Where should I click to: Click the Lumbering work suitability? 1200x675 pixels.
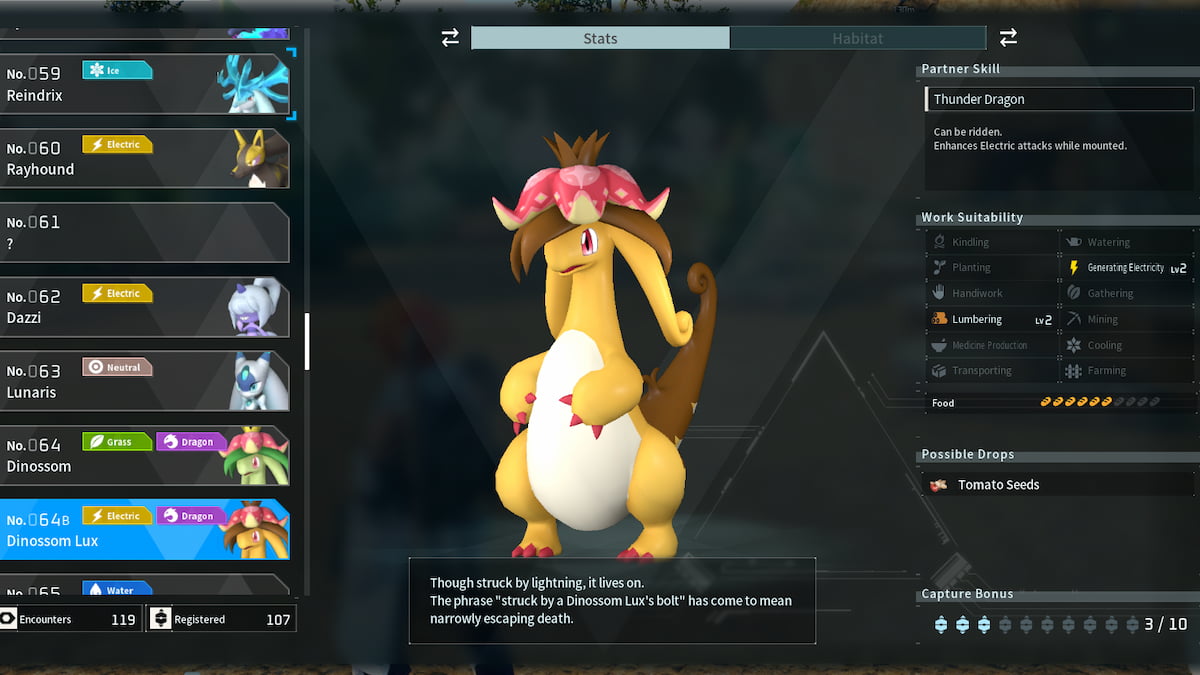(991, 319)
